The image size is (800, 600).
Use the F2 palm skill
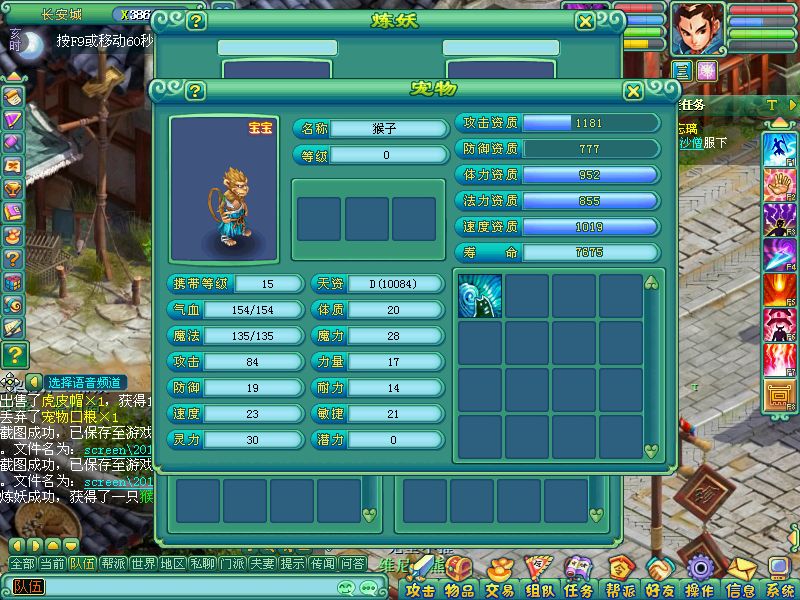[x=778, y=184]
